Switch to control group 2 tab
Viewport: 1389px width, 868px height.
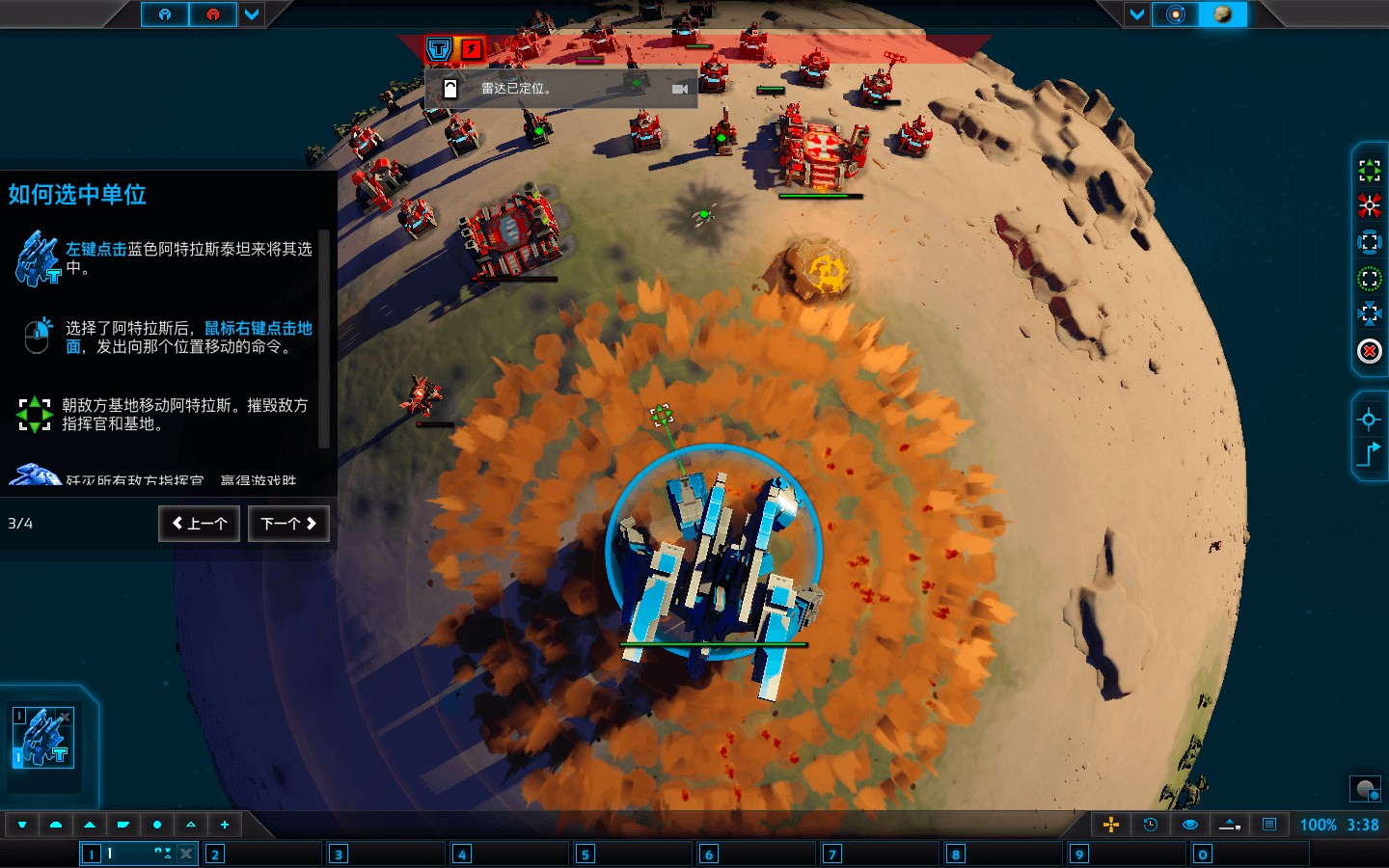click(x=214, y=854)
